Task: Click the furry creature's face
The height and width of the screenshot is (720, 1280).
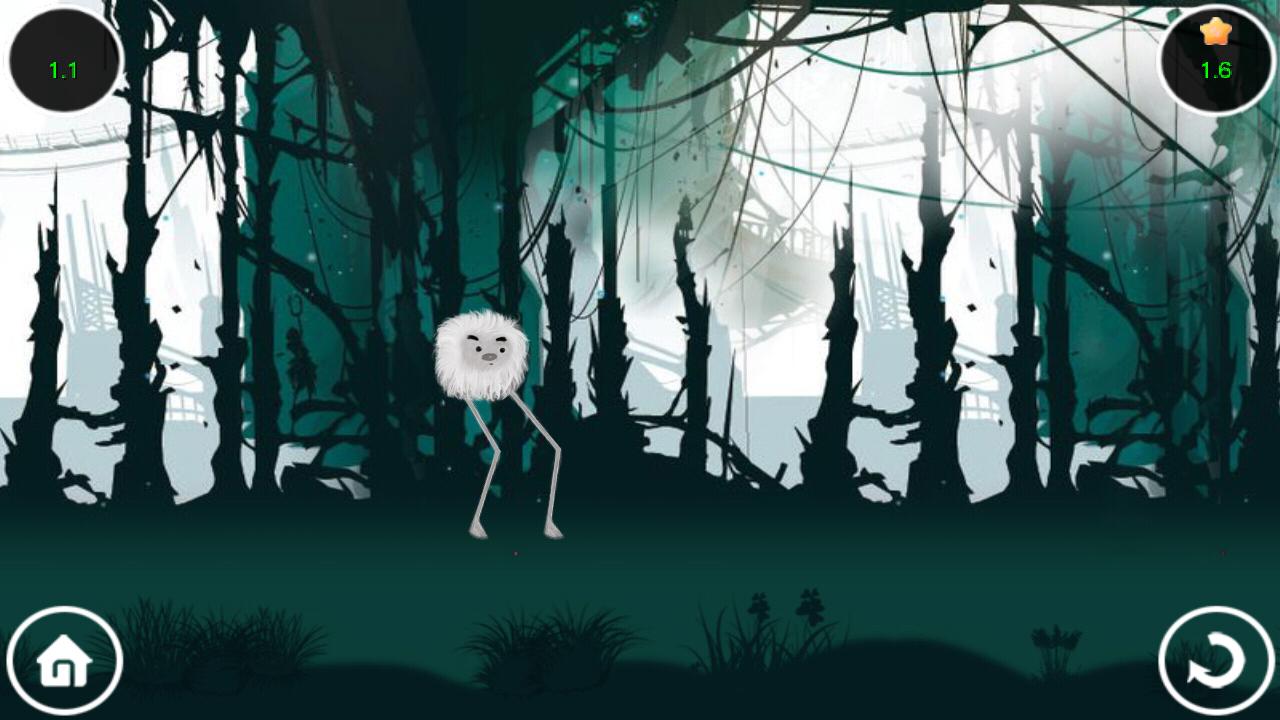Action: (487, 348)
